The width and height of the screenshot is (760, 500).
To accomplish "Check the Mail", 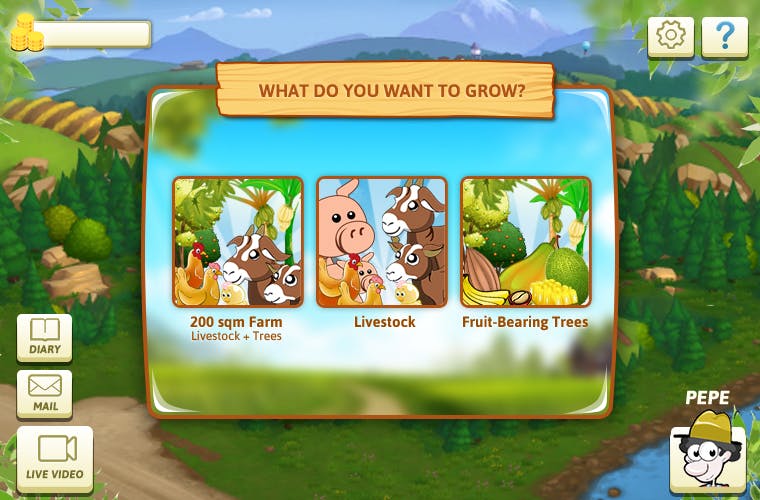I will (x=45, y=393).
